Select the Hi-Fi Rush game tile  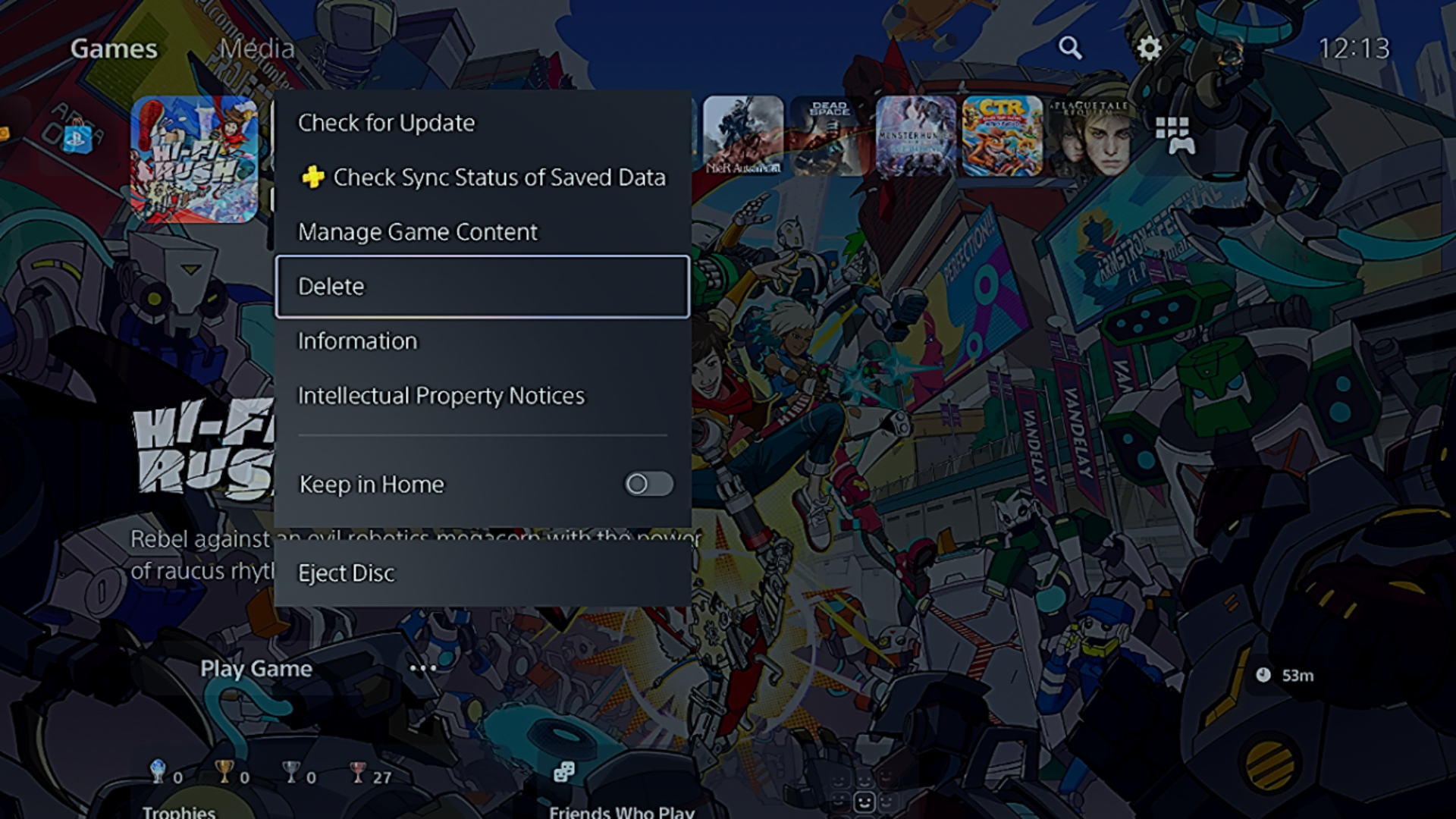194,159
